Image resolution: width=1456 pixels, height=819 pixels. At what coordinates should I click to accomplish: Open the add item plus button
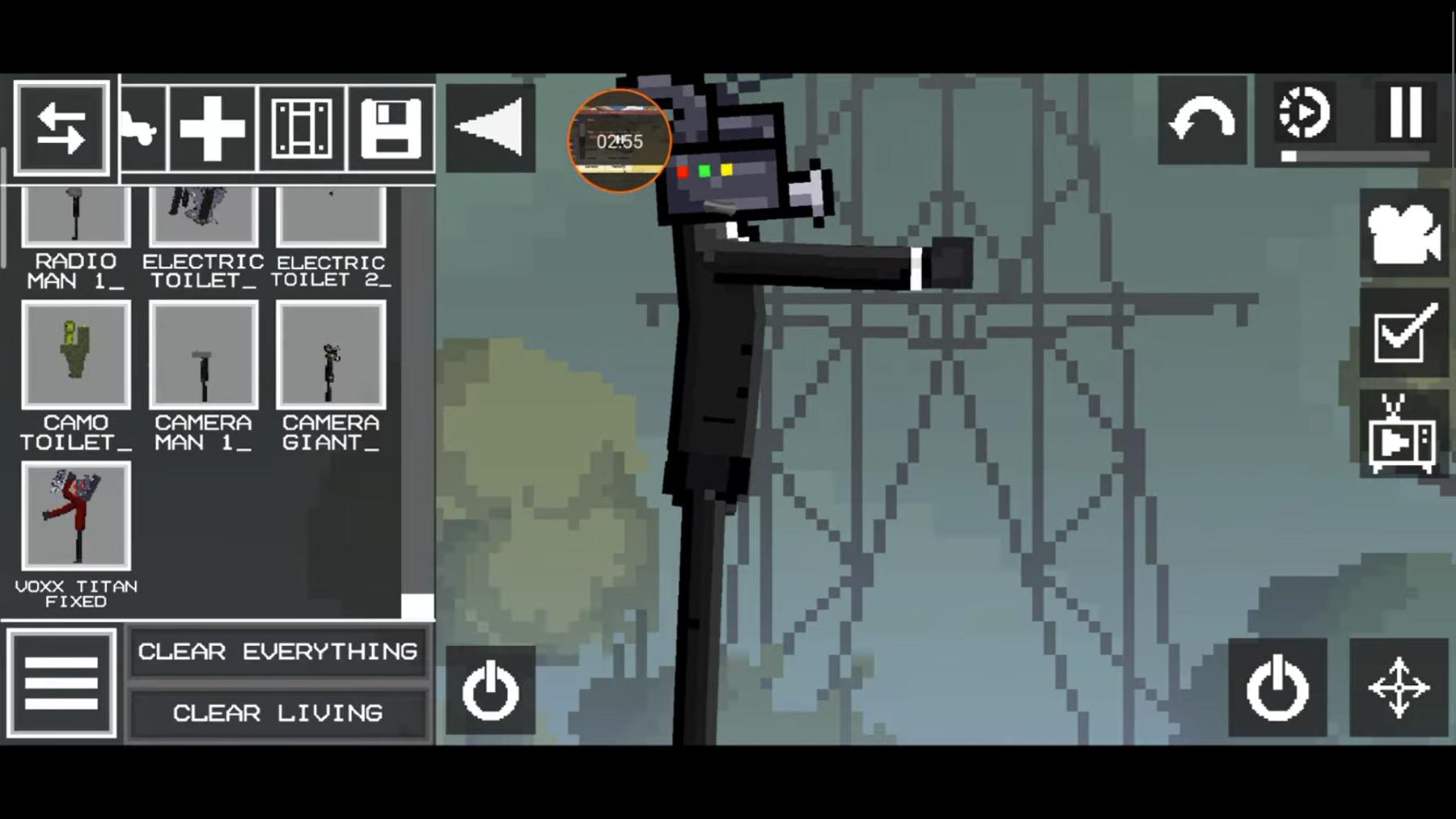[212, 128]
